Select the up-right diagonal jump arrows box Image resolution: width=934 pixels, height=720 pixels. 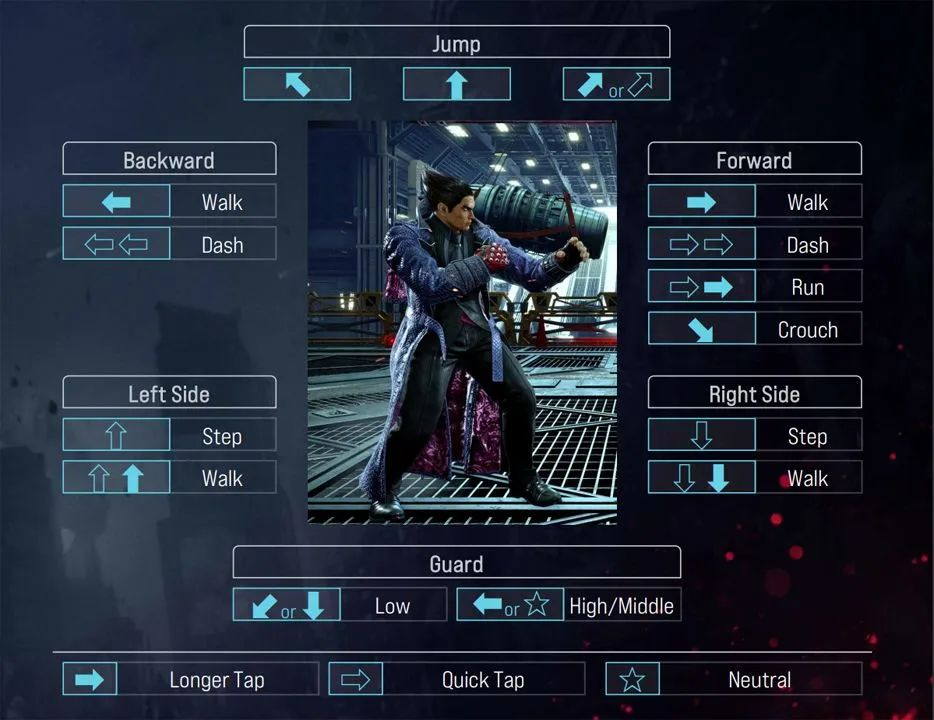pos(616,85)
